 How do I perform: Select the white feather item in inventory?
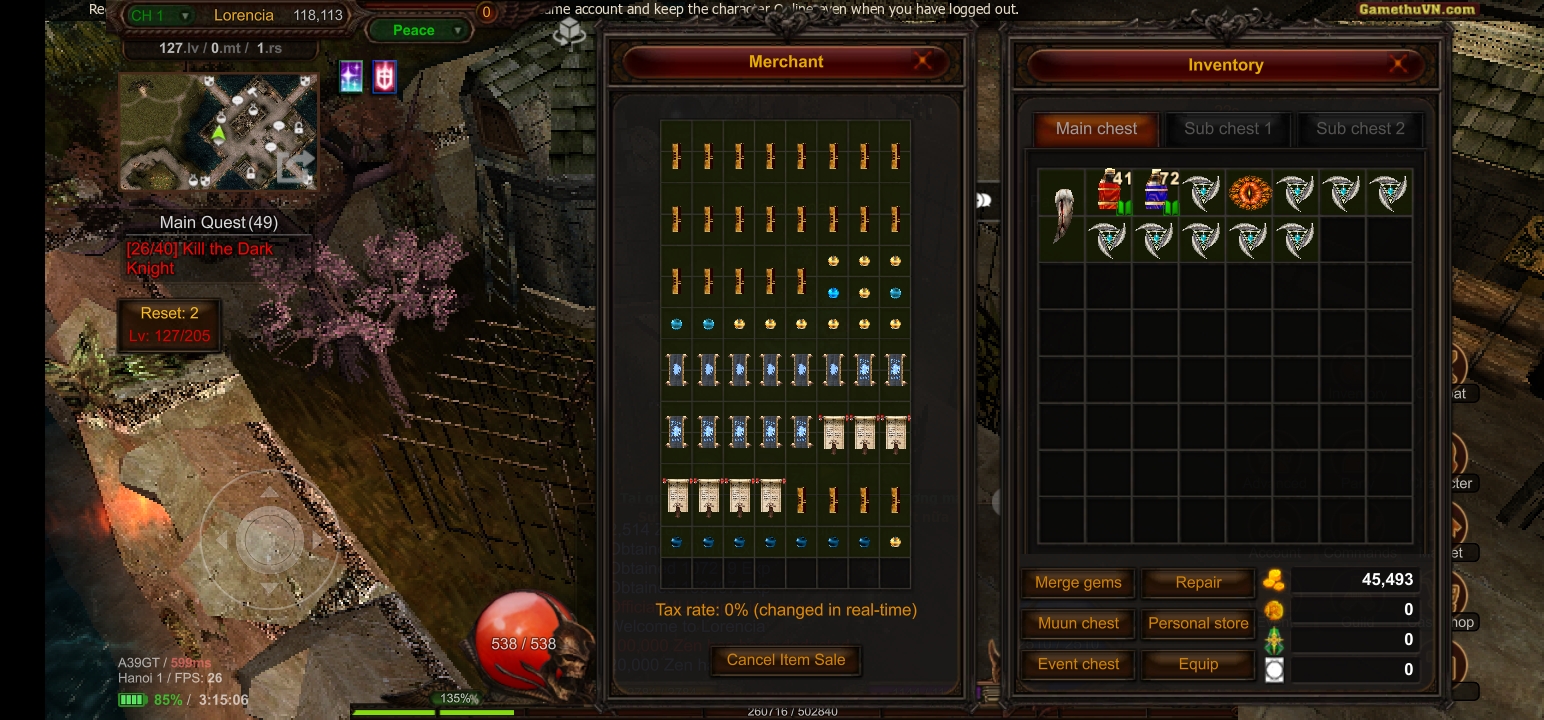[x=1062, y=214]
